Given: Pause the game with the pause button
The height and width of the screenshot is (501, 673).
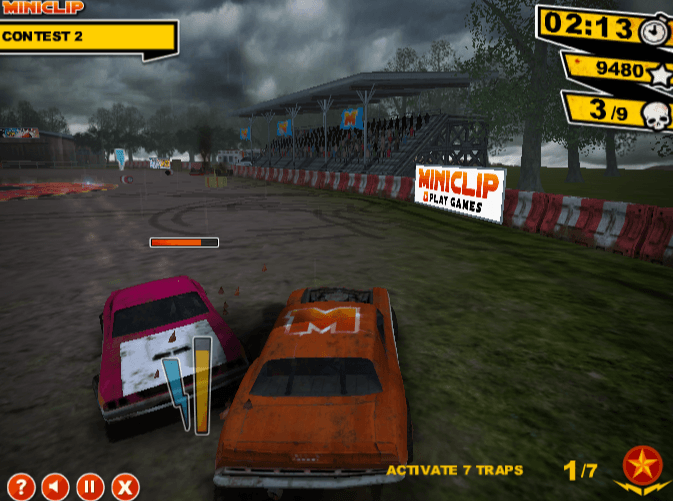Looking at the screenshot, I should pos(90,487).
